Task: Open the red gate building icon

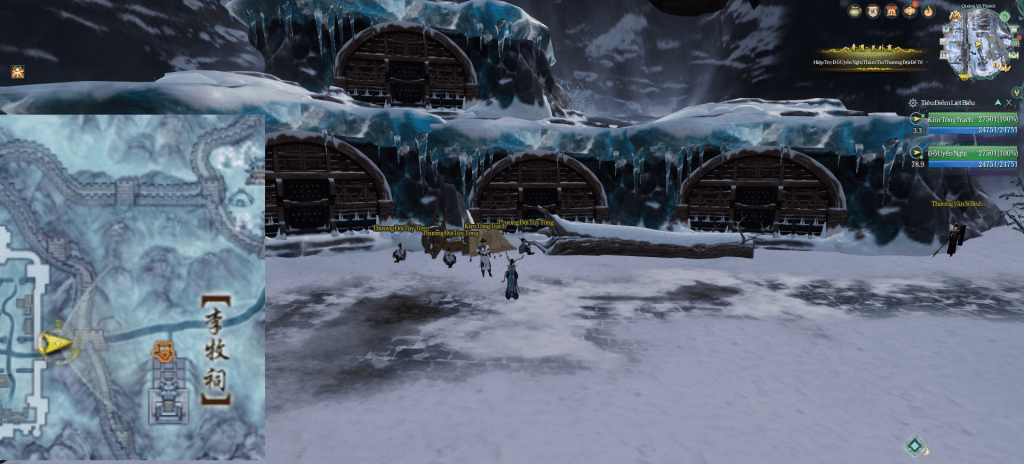Action: [x=893, y=11]
